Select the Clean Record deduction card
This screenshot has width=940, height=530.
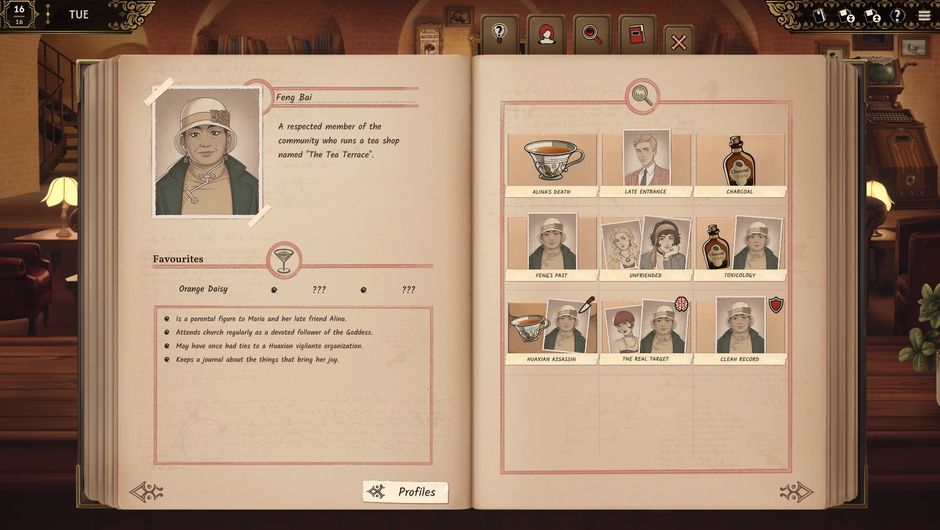tap(739, 331)
